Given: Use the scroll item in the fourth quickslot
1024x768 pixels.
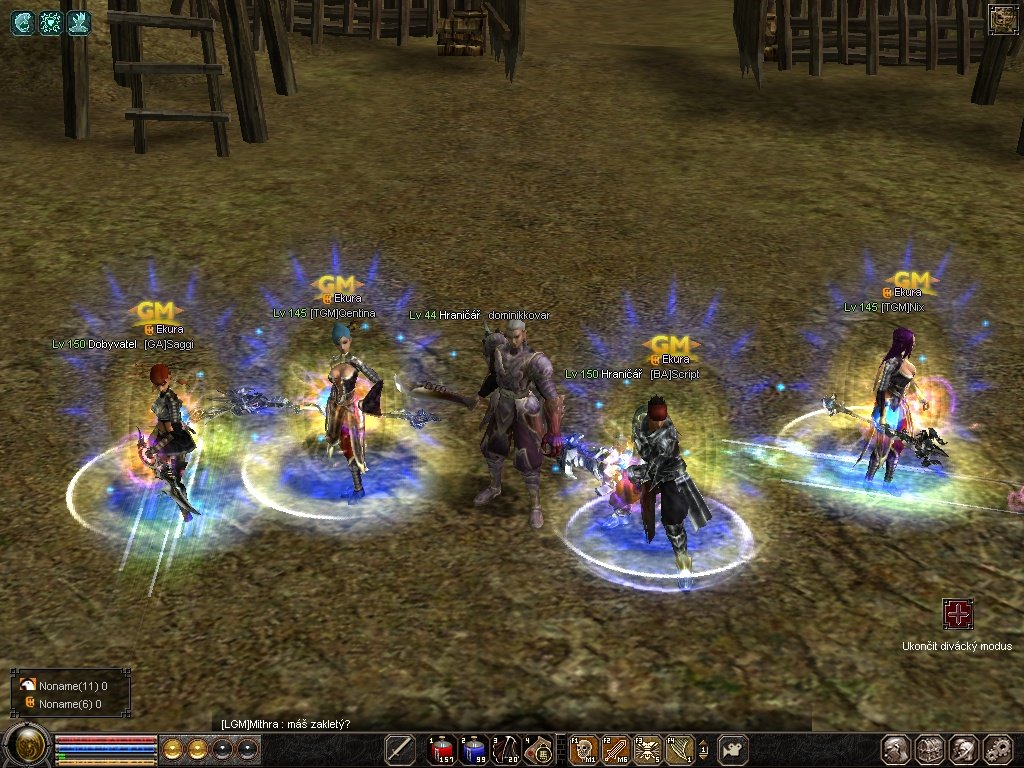Looking at the screenshot, I should coord(539,748).
